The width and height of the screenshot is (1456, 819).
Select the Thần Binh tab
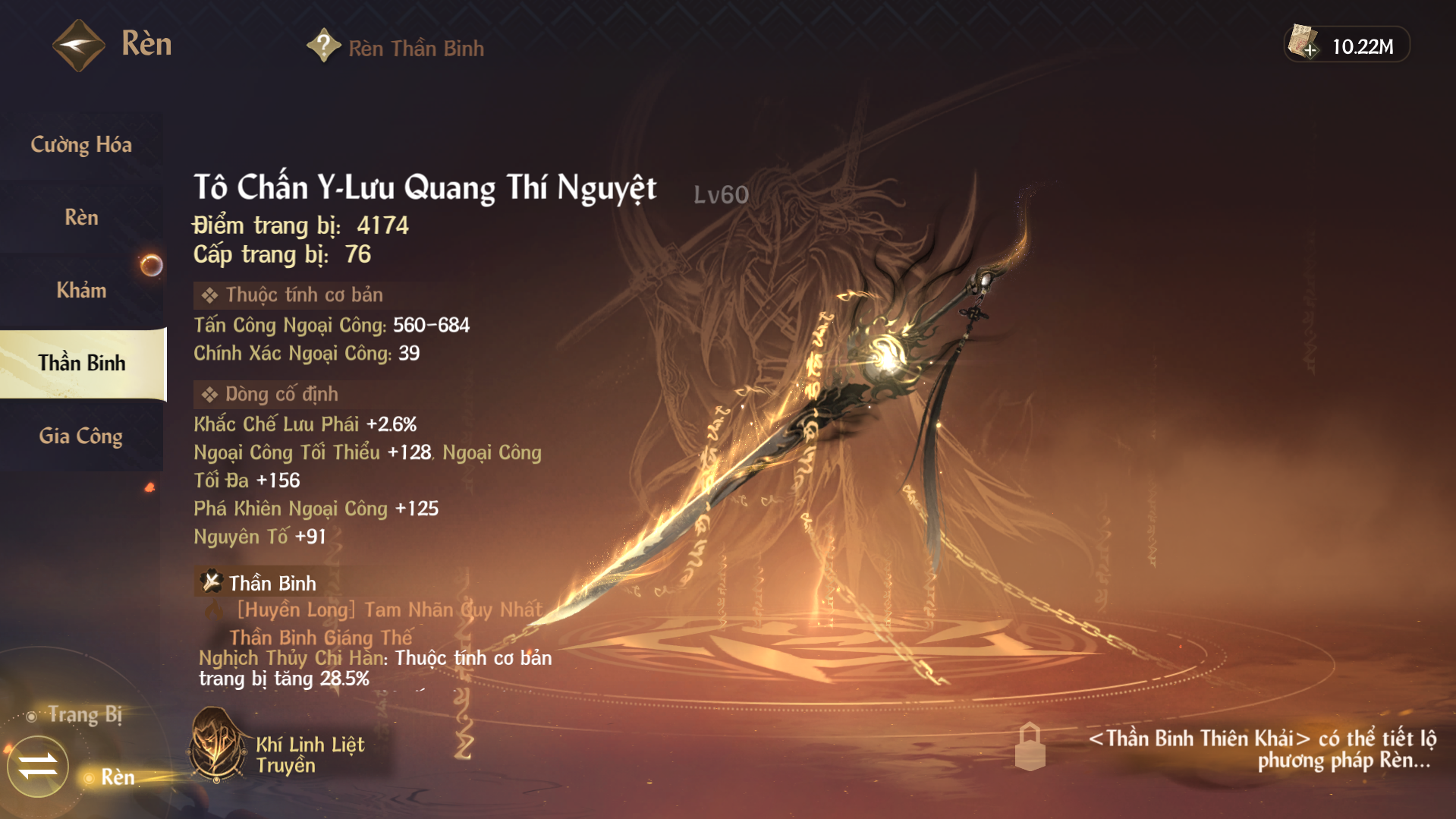[x=82, y=363]
